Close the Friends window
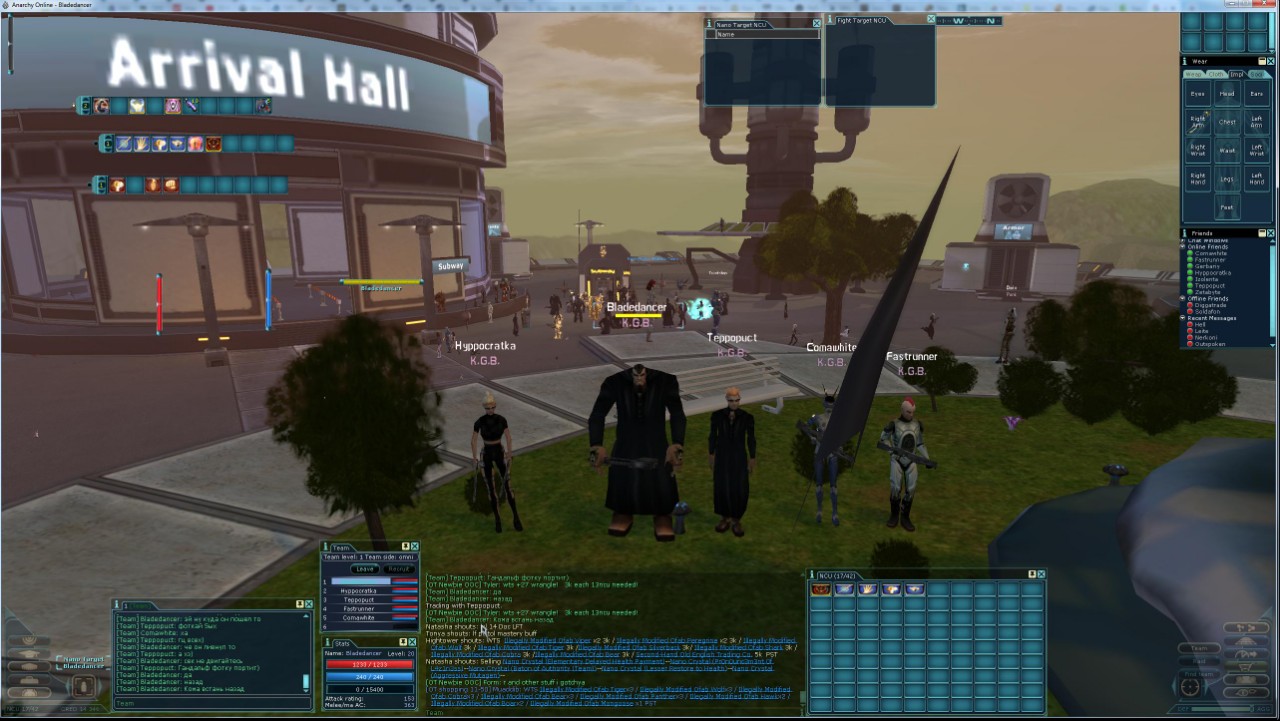The height and width of the screenshot is (721, 1280). click(x=1271, y=232)
